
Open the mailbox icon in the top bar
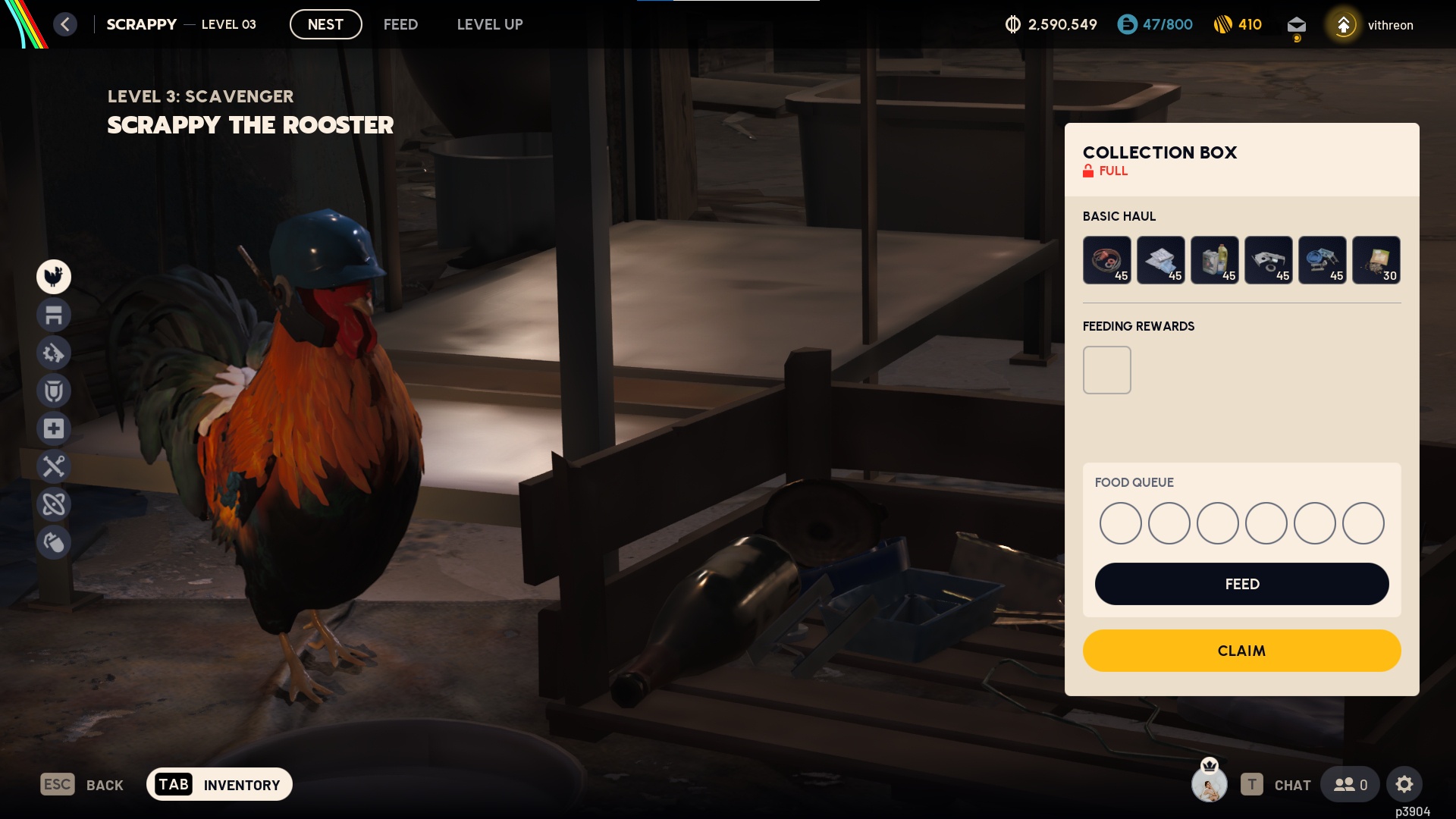tap(1296, 25)
